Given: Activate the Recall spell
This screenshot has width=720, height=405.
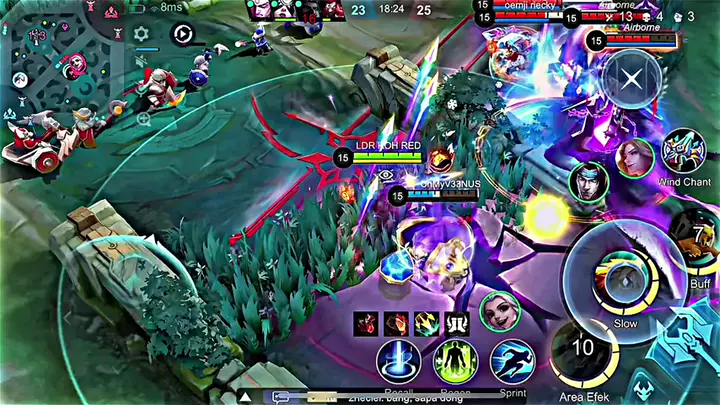Looking at the screenshot, I should tap(397, 362).
